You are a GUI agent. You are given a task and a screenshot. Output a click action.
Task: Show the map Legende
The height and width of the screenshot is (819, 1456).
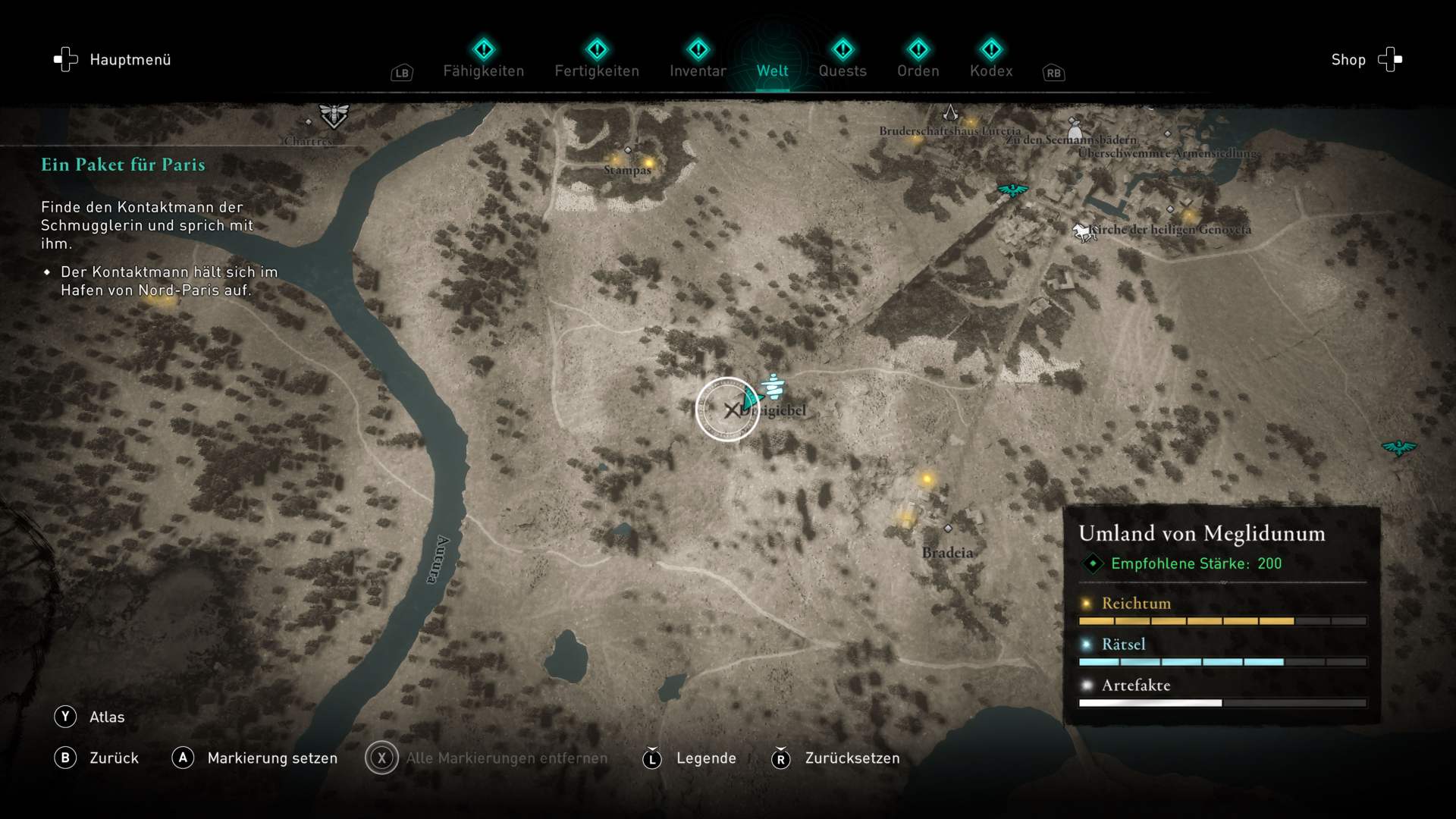689,758
